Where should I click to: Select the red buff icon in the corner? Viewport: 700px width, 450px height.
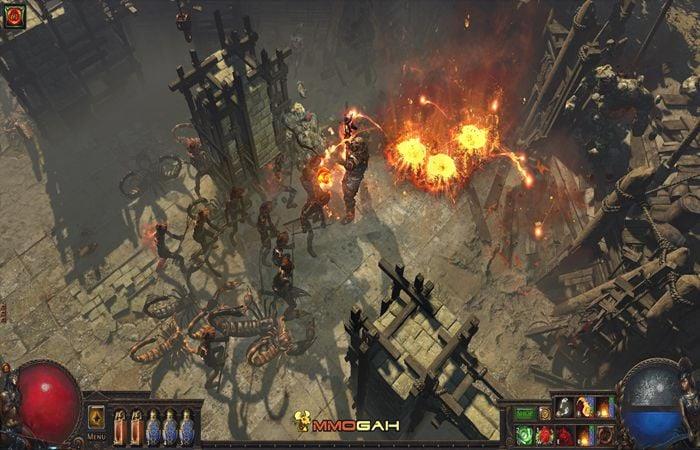pos(14,16)
